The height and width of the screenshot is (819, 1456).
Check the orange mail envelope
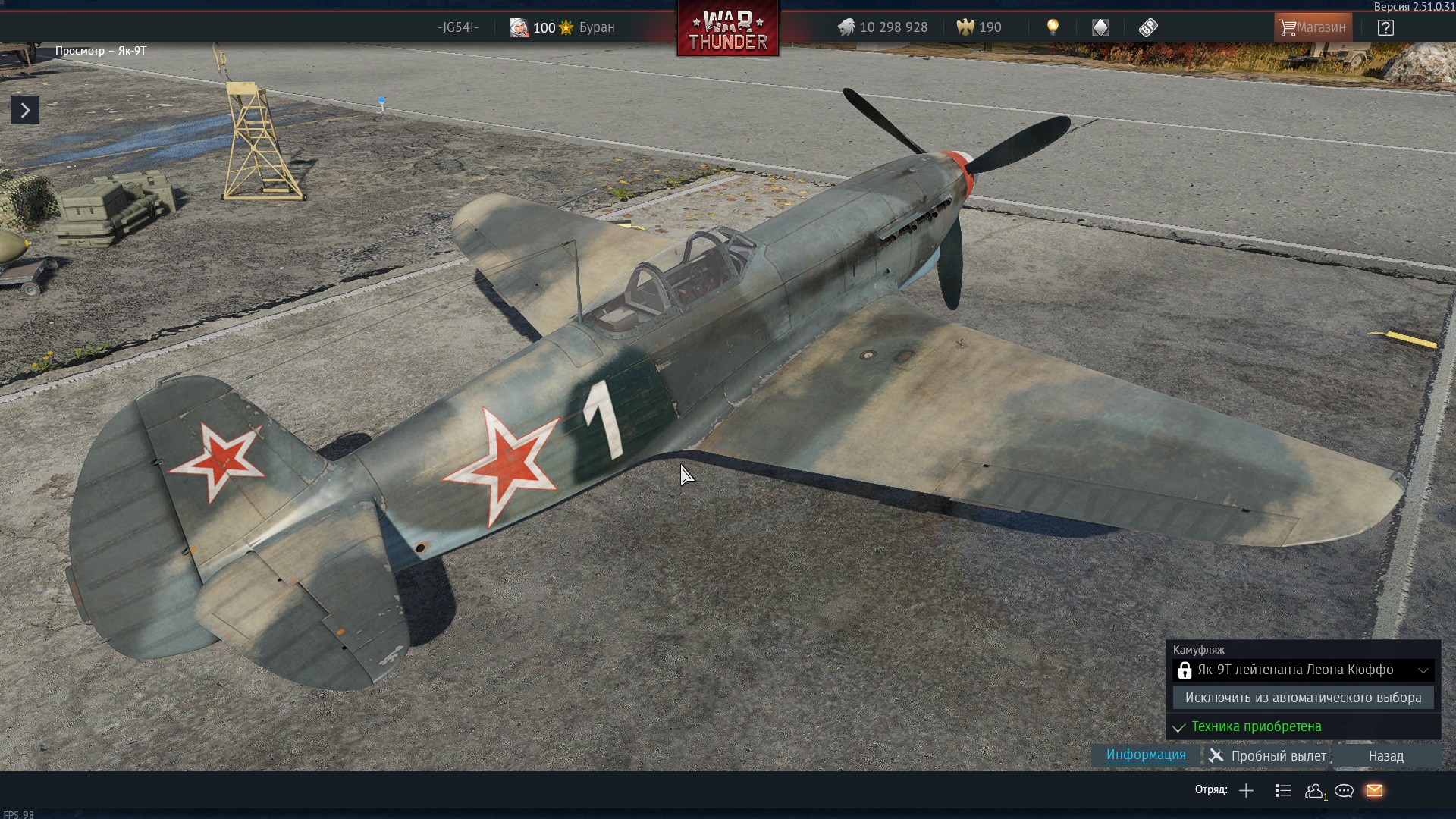[x=1374, y=791]
